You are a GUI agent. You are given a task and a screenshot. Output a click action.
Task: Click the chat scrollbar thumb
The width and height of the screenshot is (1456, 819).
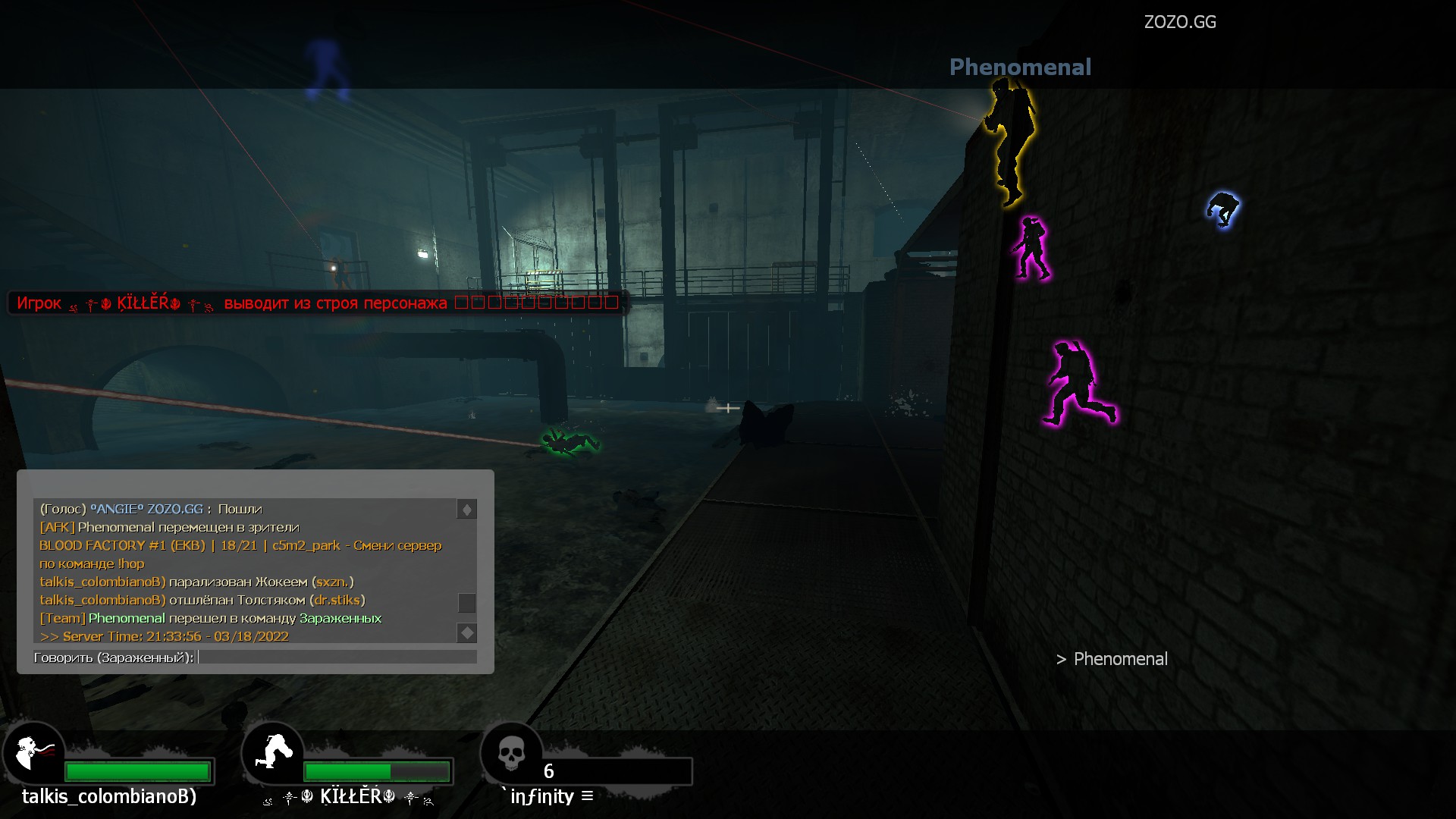(x=466, y=603)
